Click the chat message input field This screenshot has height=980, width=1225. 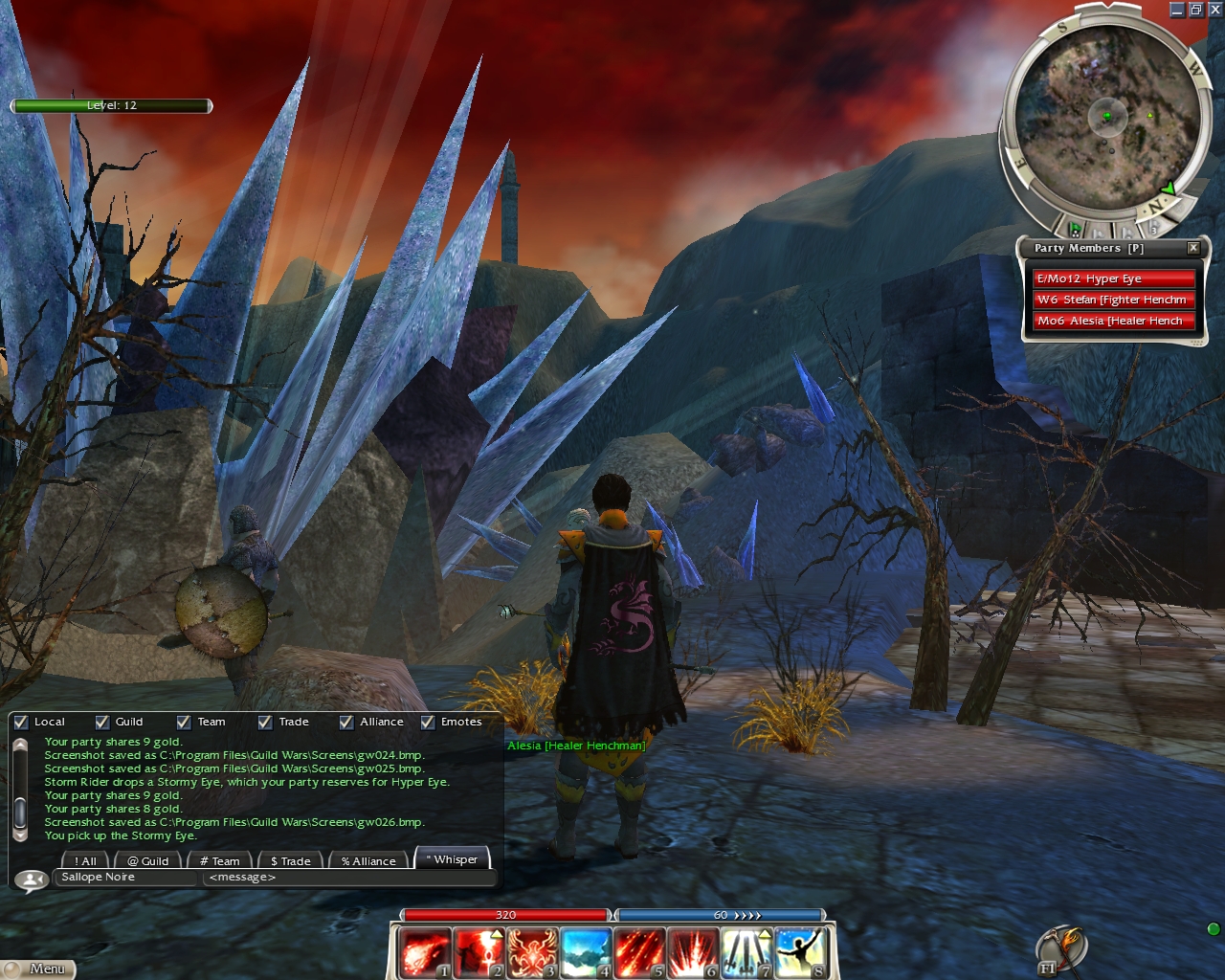point(348,878)
